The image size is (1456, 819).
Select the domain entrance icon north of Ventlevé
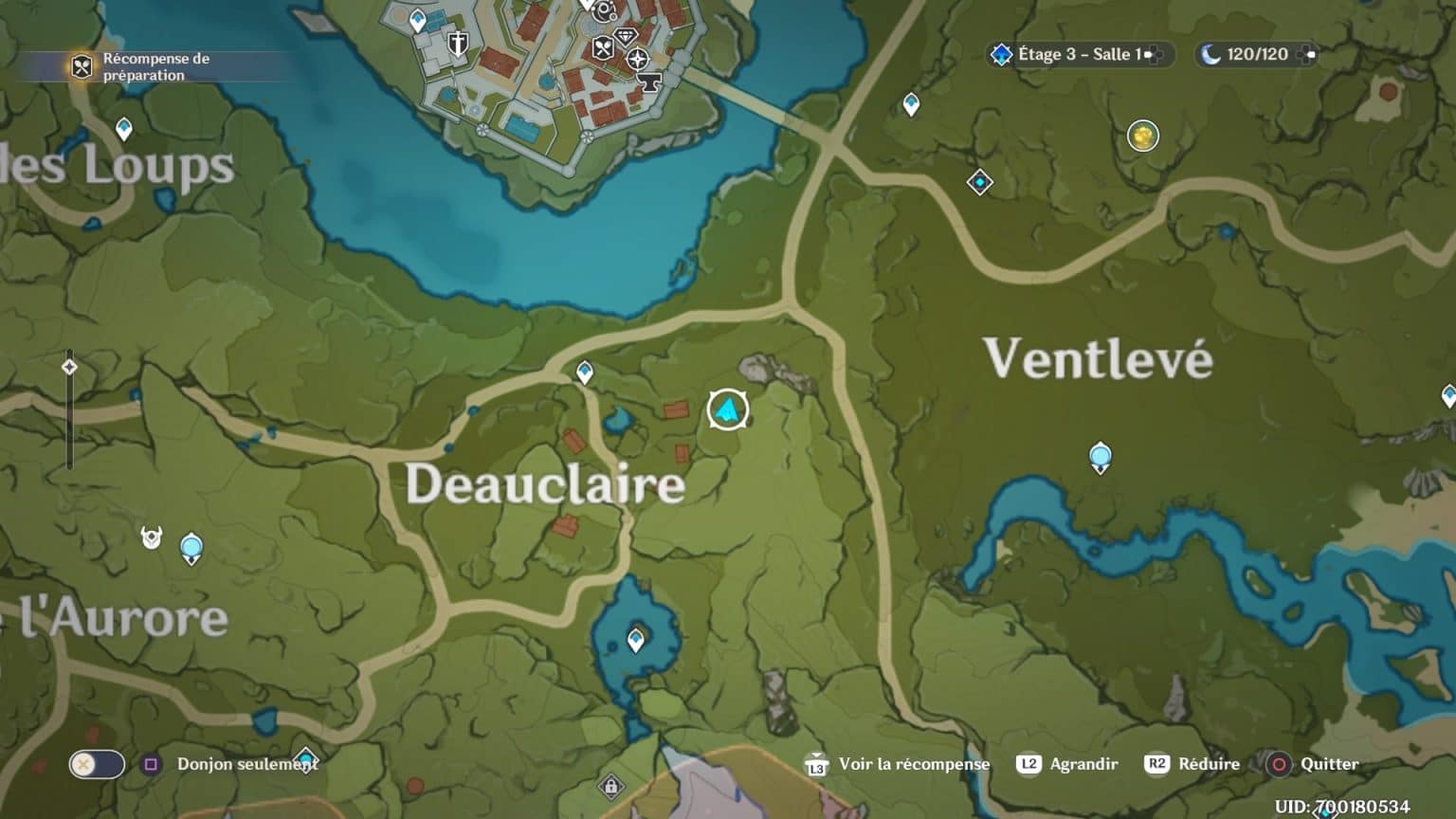[980, 181]
